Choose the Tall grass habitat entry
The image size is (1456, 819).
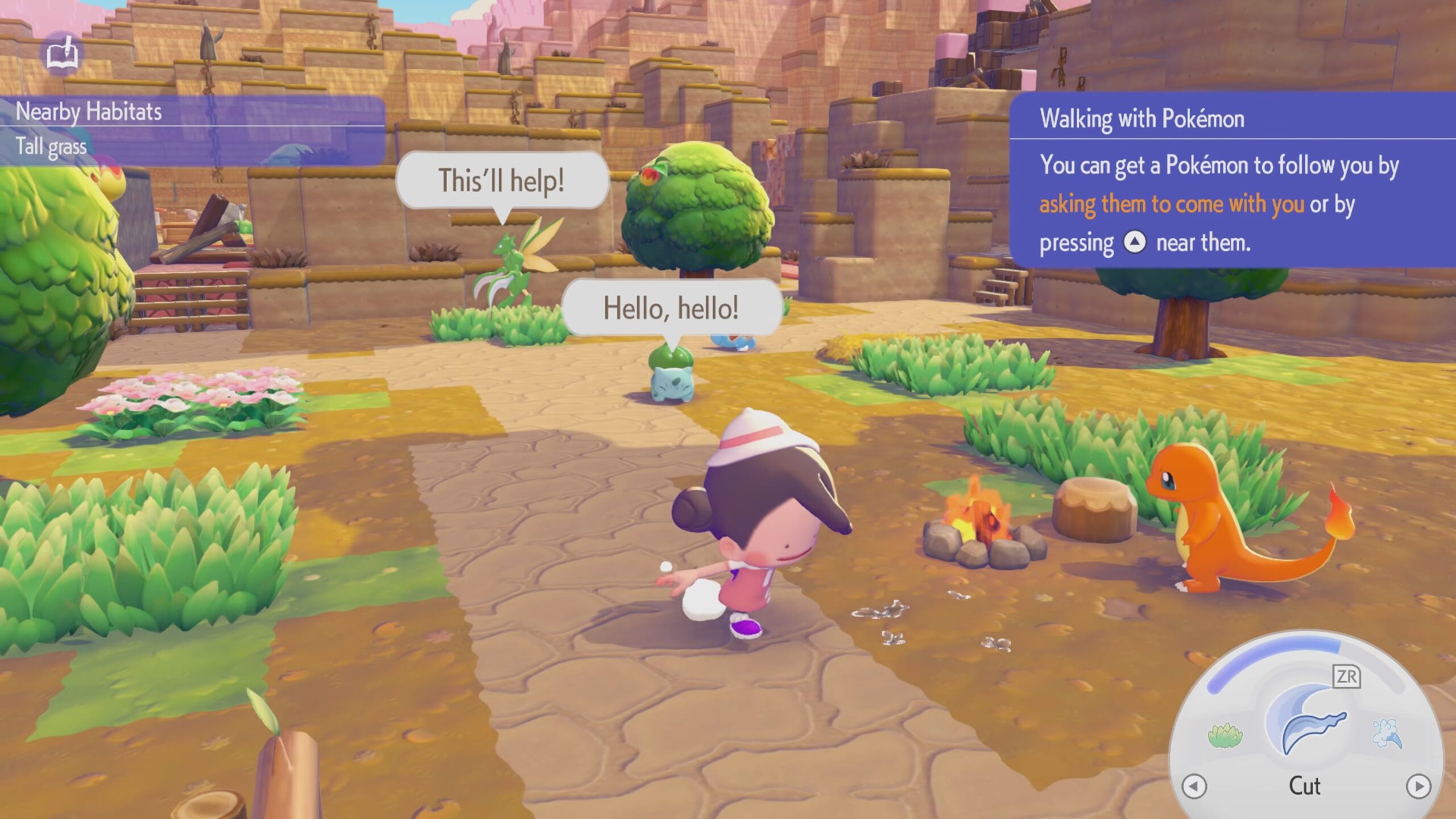click(x=51, y=147)
